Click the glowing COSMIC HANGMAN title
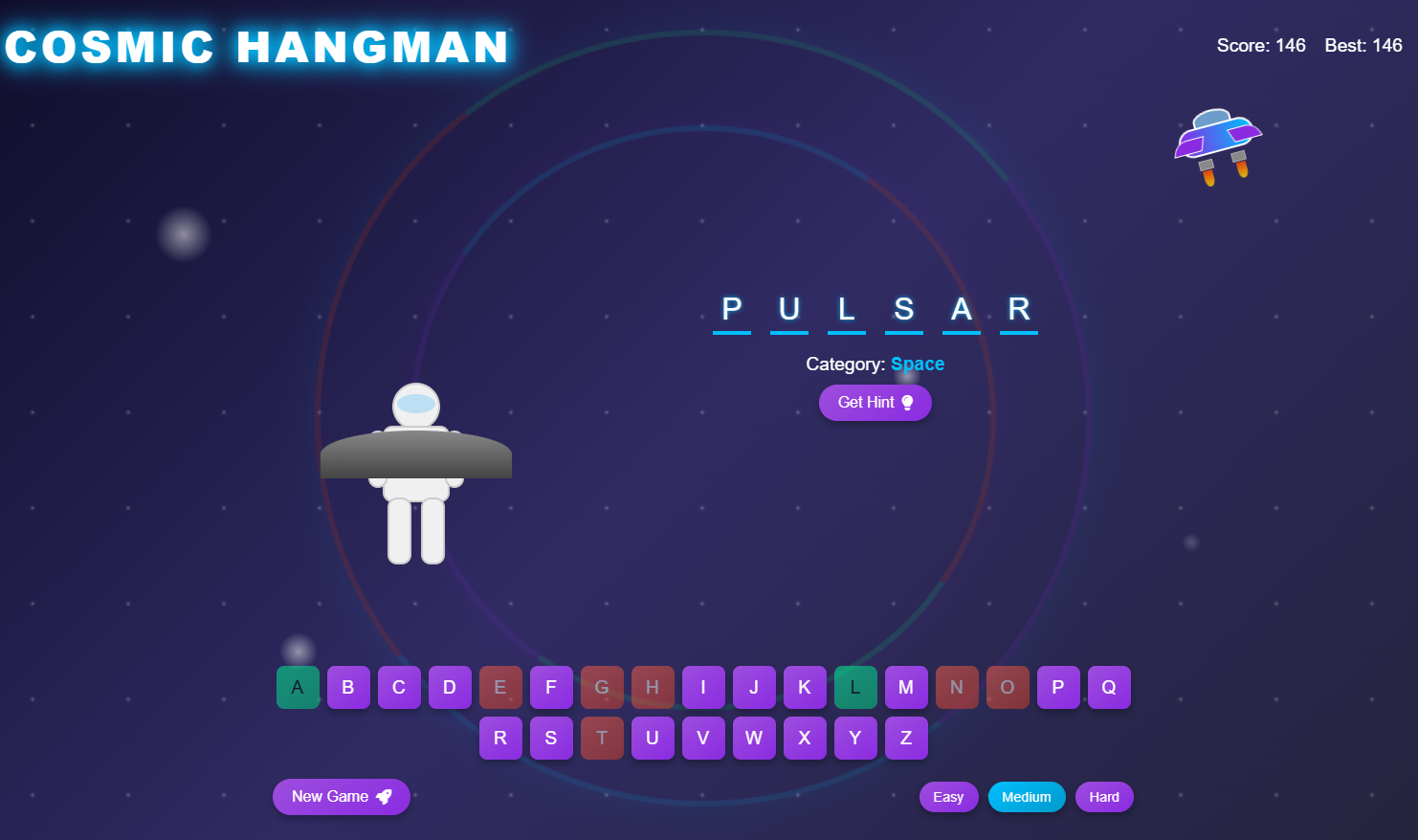Viewport: 1418px width, 840px height. click(x=256, y=45)
